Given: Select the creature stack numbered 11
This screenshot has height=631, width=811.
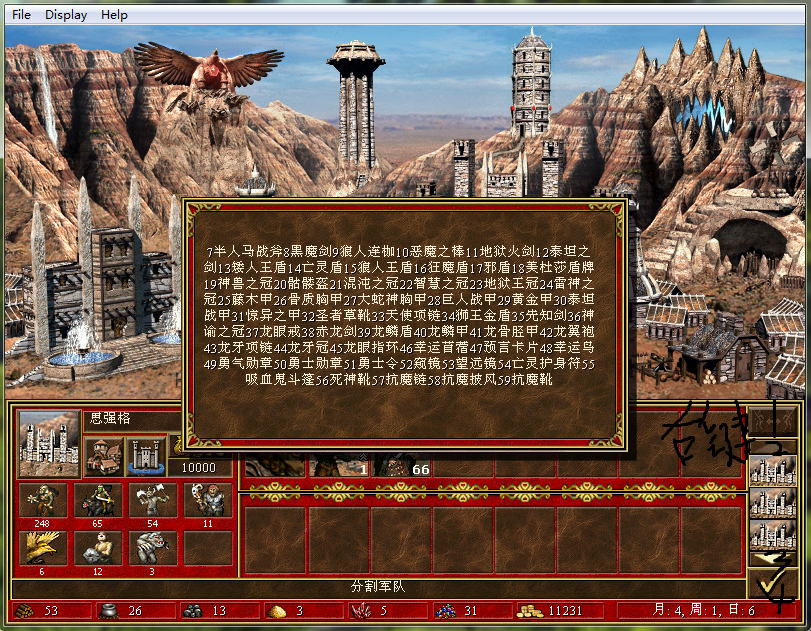Looking at the screenshot, I should (208, 501).
